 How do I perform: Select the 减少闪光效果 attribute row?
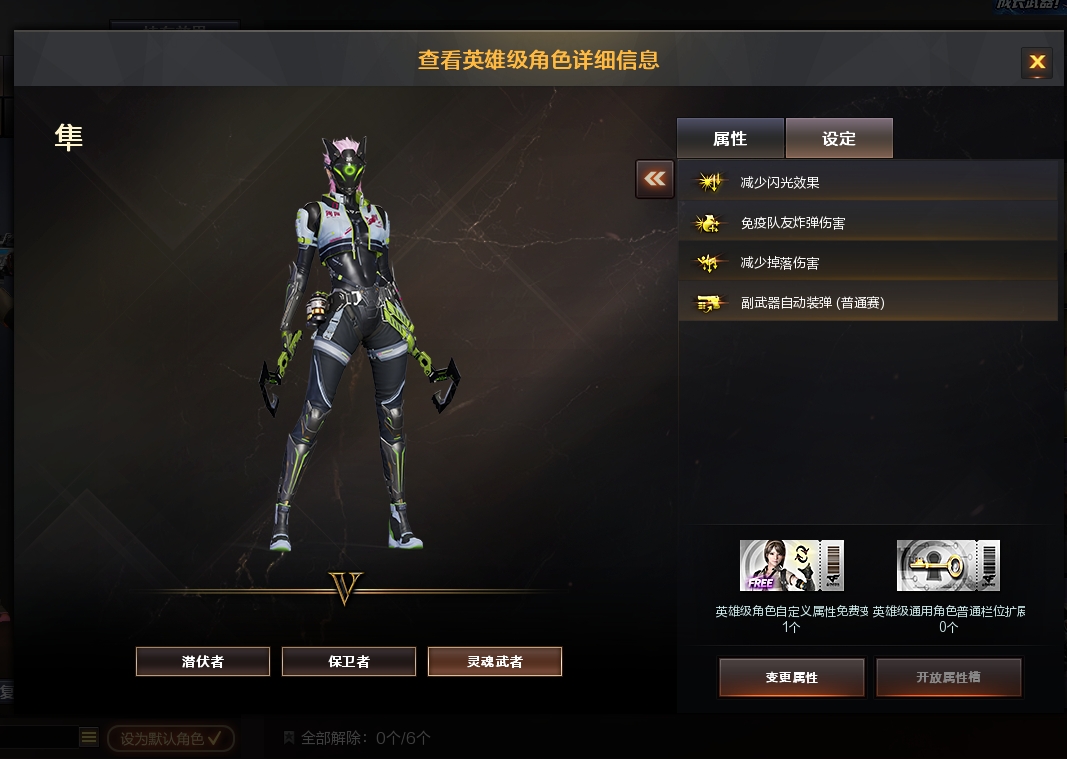pos(868,182)
